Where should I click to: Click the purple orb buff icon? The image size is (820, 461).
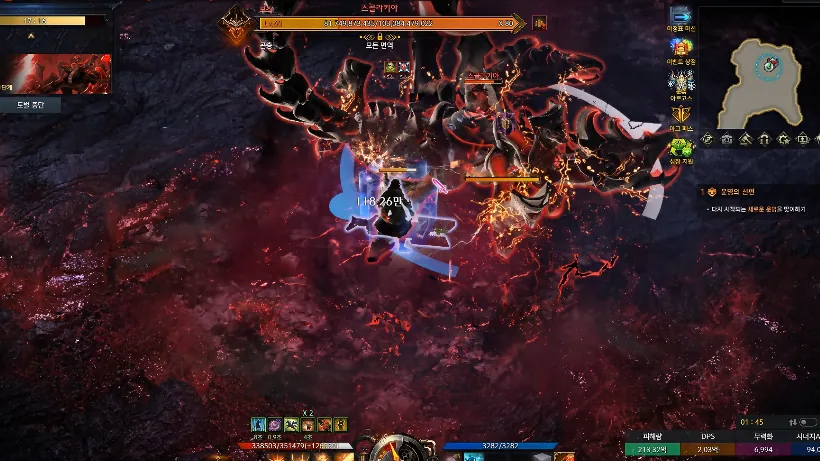274,425
